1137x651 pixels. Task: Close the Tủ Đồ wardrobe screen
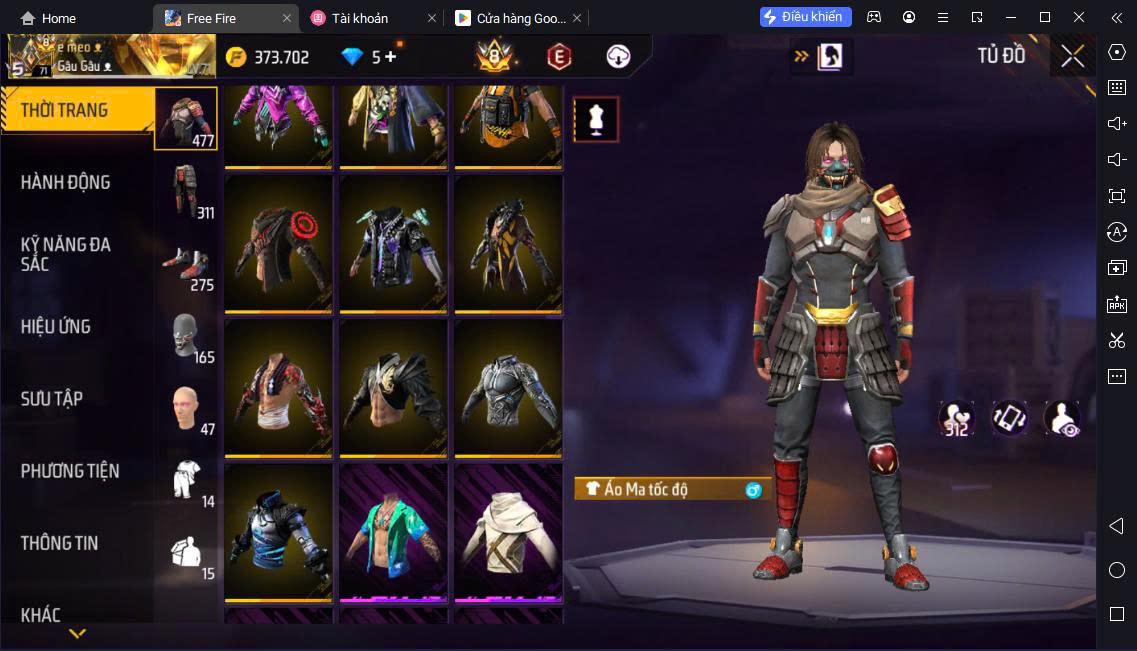point(1072,56)
